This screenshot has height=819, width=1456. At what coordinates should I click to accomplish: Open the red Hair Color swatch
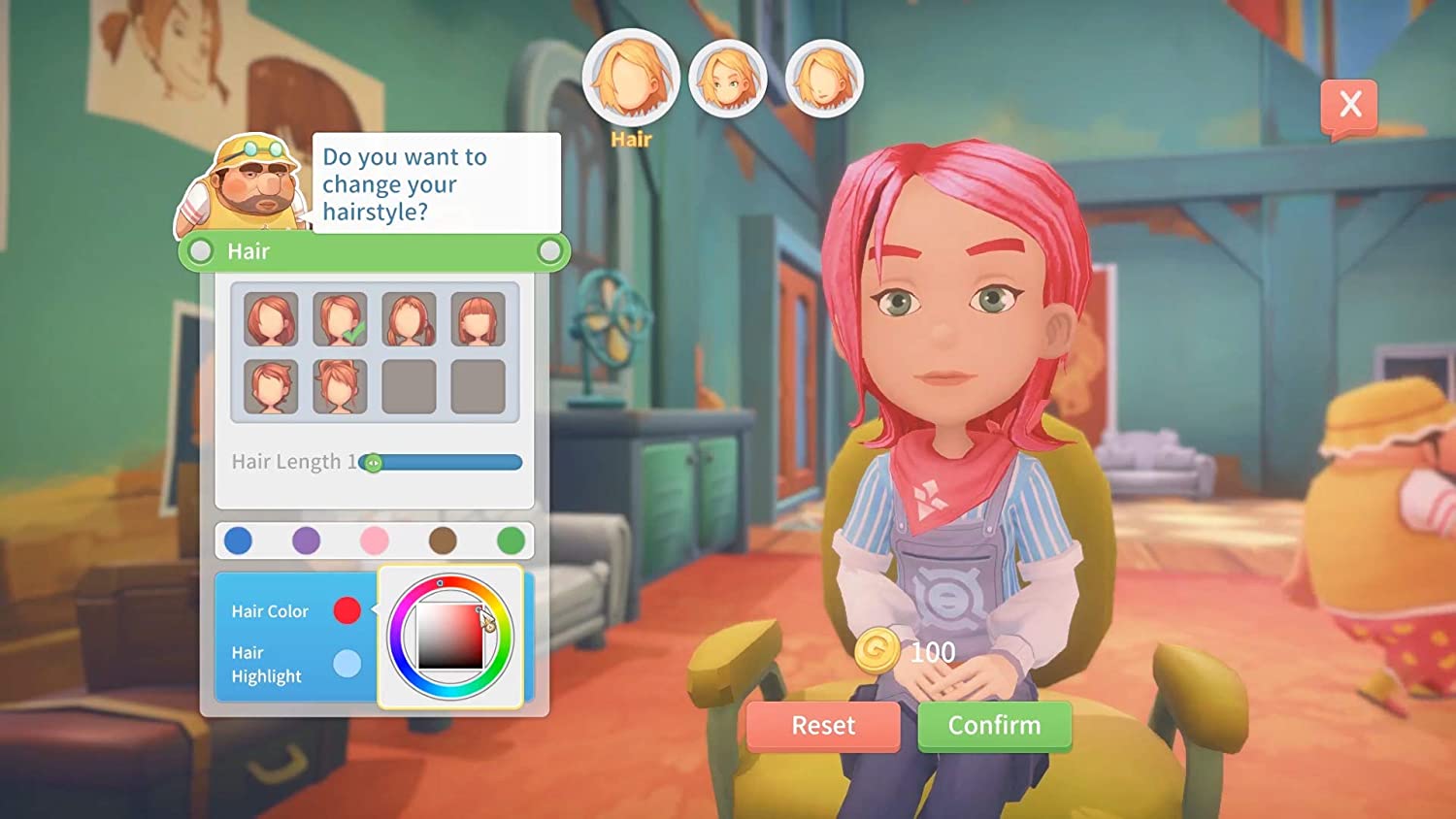click(x=348, y=610)
